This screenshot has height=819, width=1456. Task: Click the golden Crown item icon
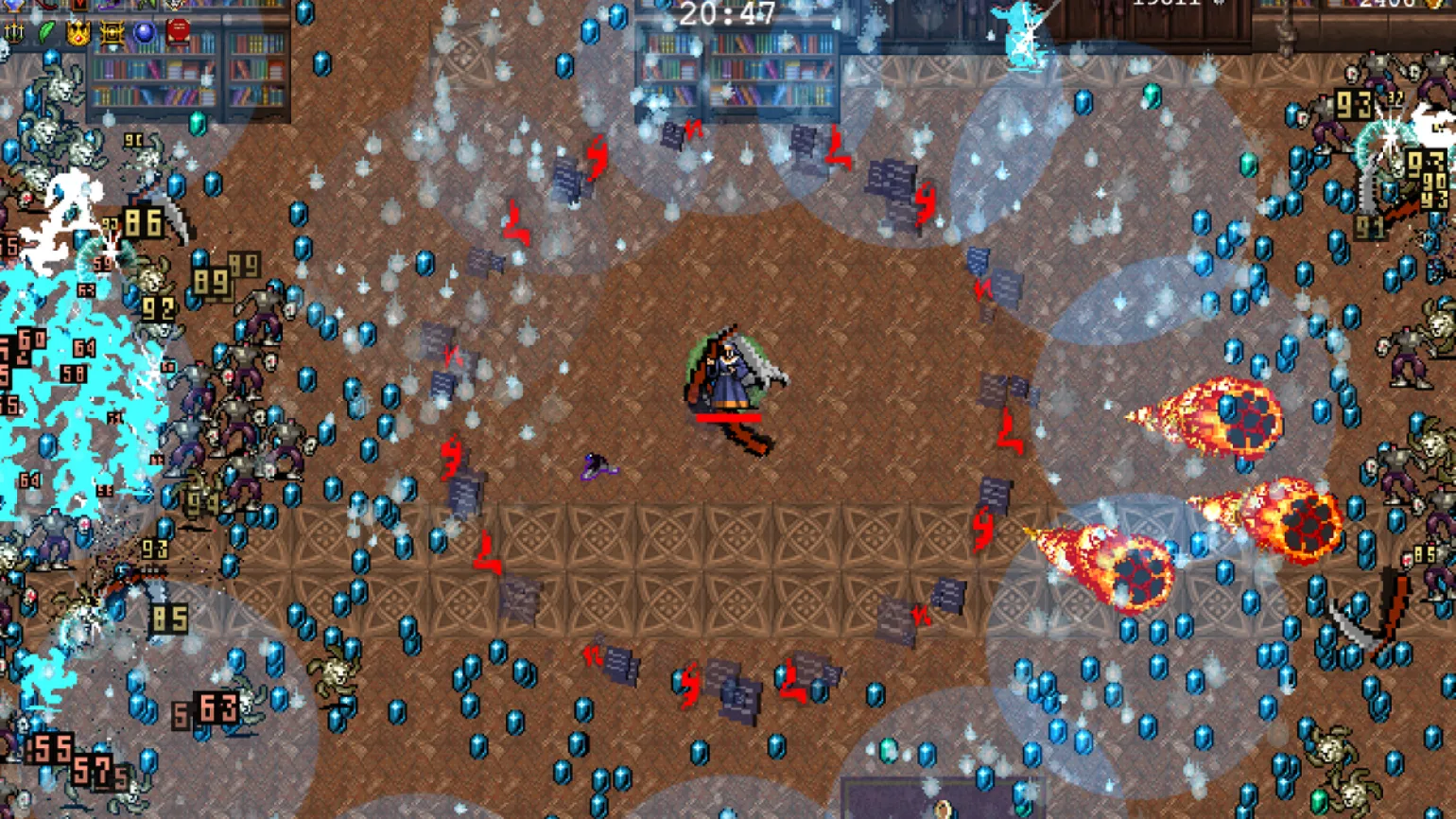pos(78,34)
